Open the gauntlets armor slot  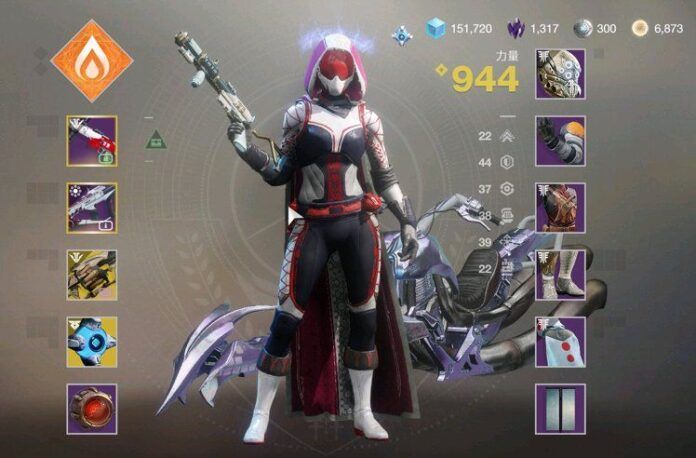pos(560,141)
